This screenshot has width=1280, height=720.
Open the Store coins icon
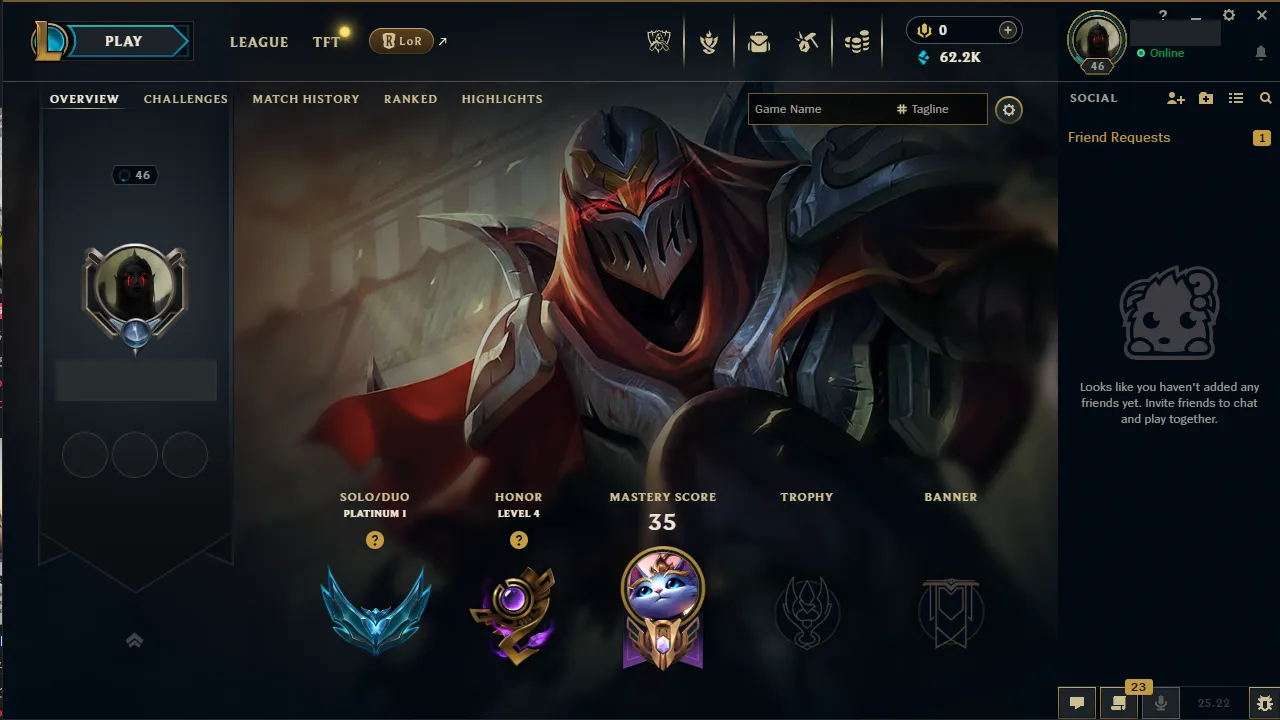click(856, 41)
